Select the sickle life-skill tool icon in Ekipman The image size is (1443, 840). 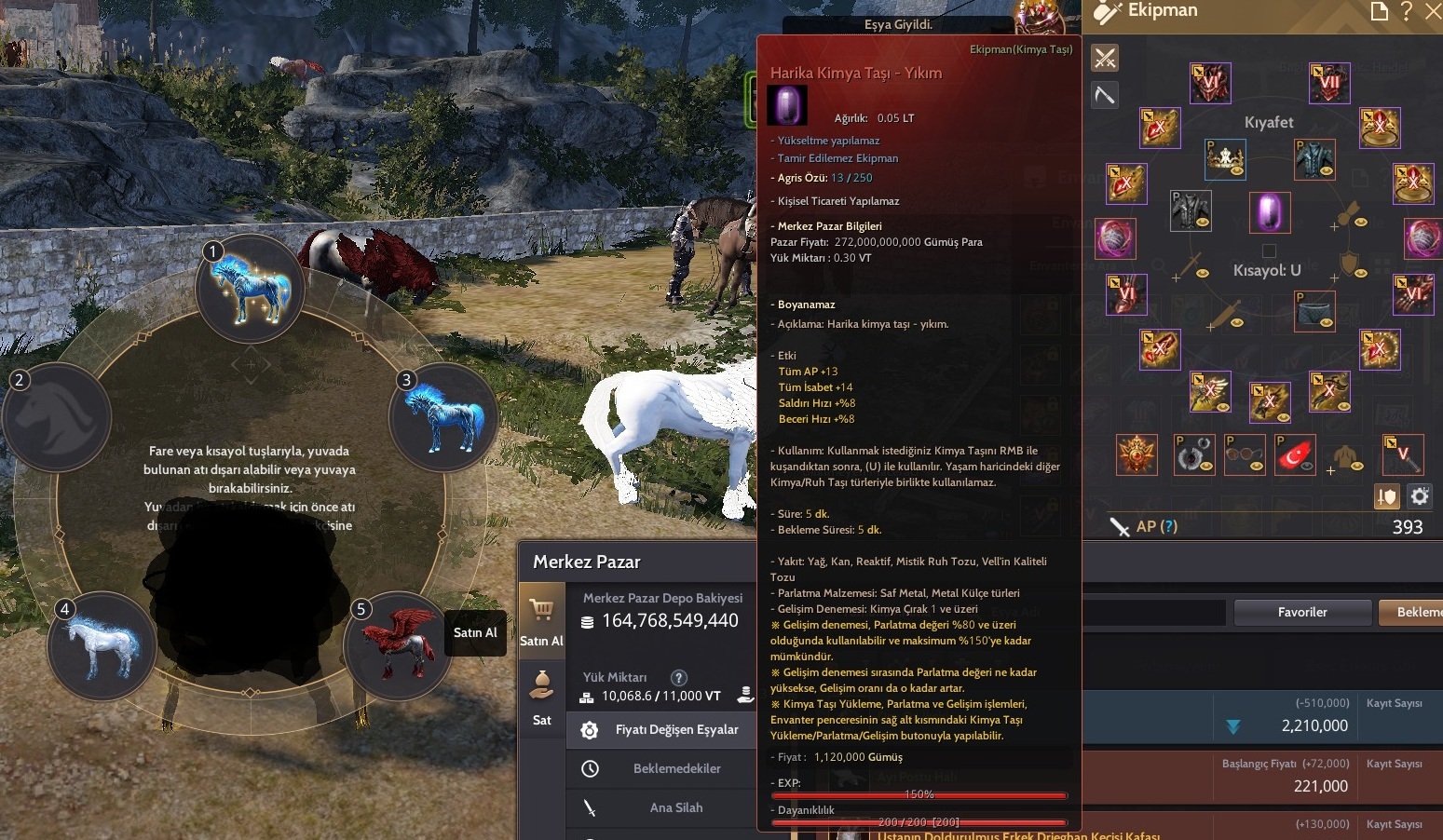coord(1105,93)
